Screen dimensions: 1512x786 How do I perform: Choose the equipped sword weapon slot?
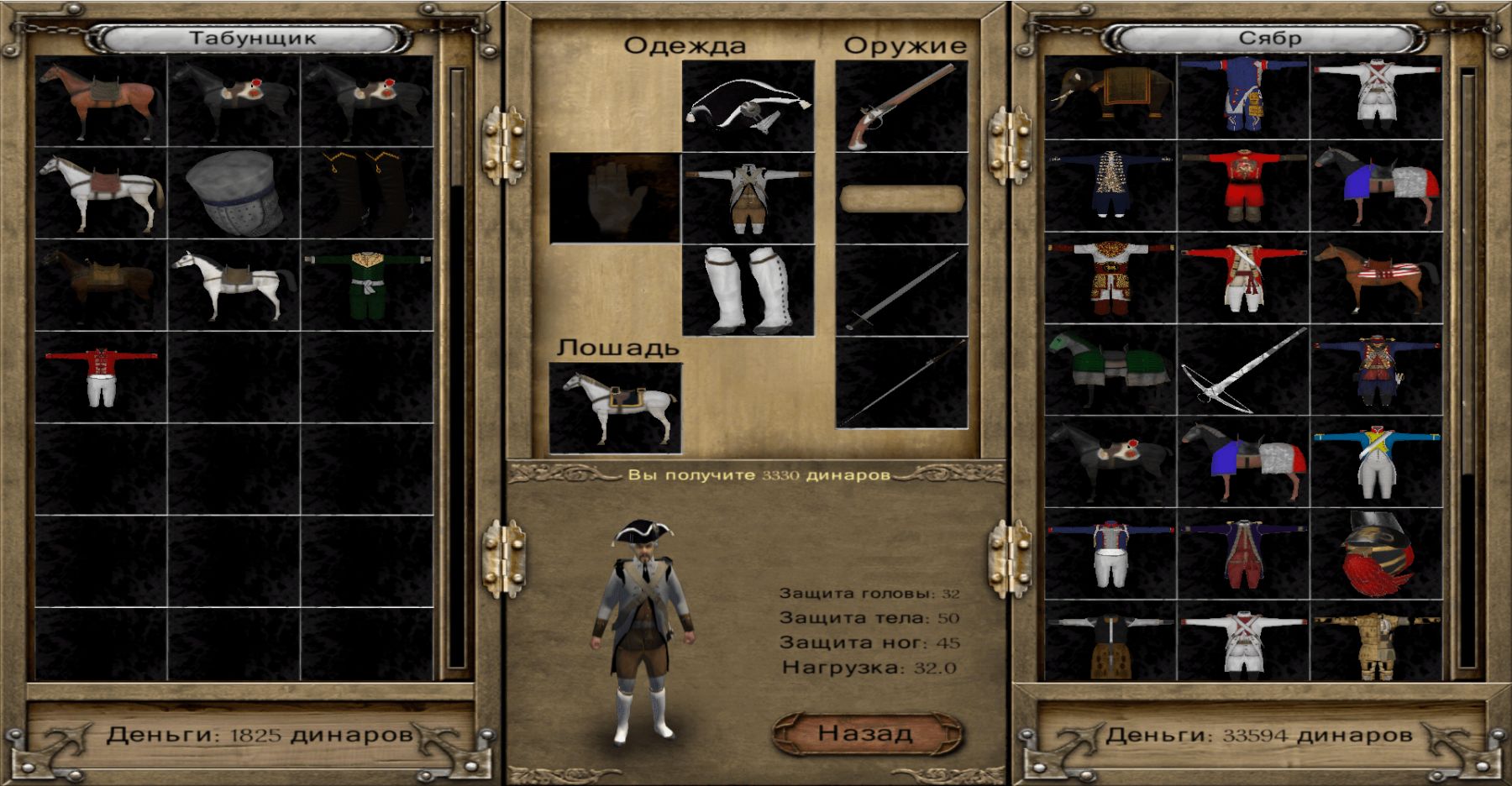901,291
